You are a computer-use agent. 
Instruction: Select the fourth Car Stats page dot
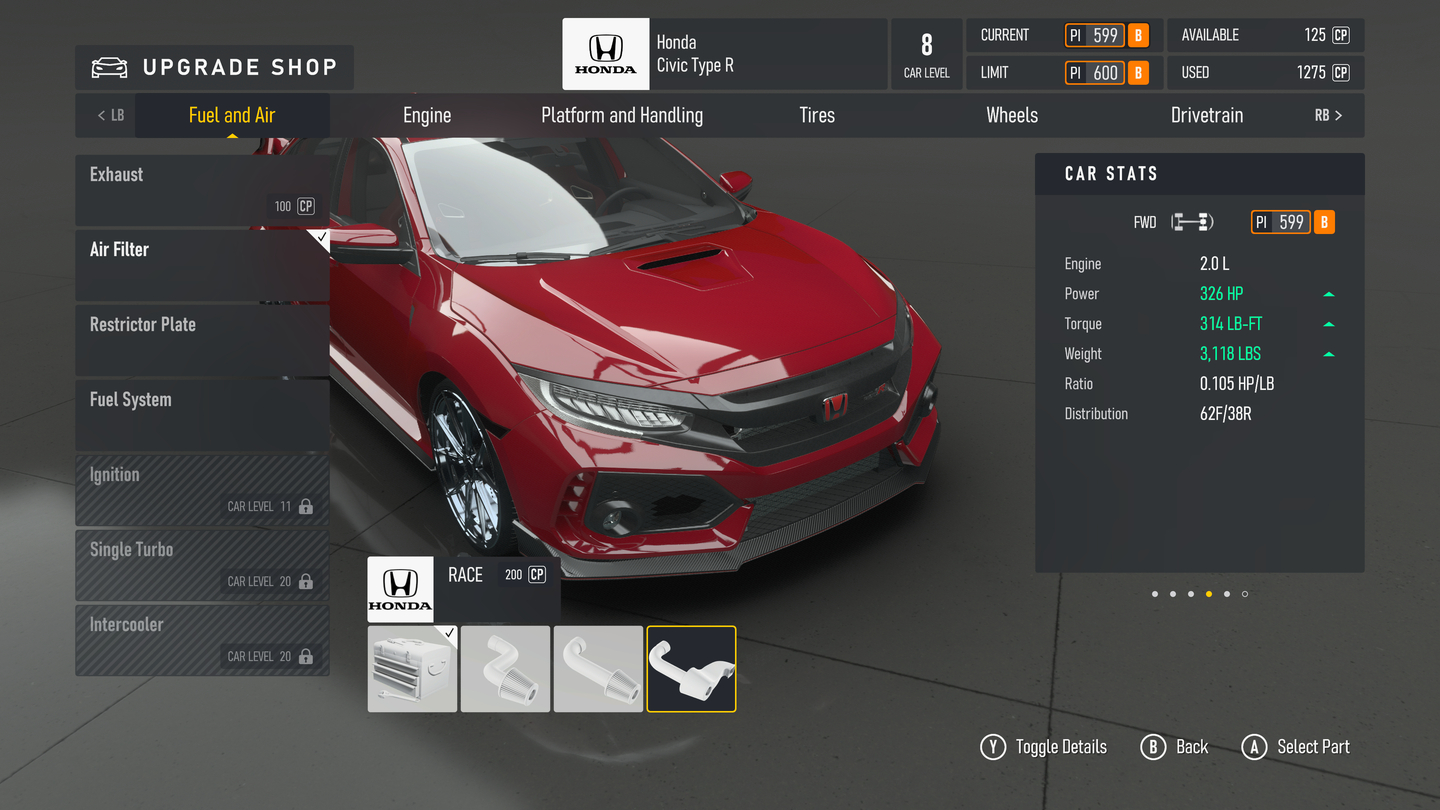[1209, 593]
